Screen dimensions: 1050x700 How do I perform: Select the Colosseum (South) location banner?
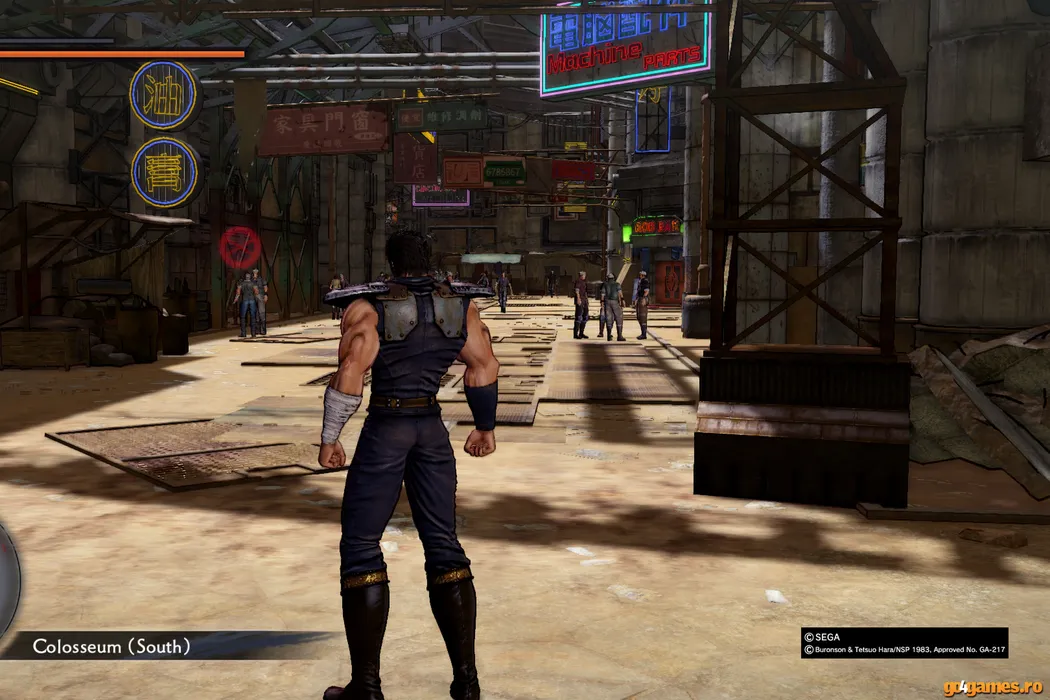click(x=112, y=646)
